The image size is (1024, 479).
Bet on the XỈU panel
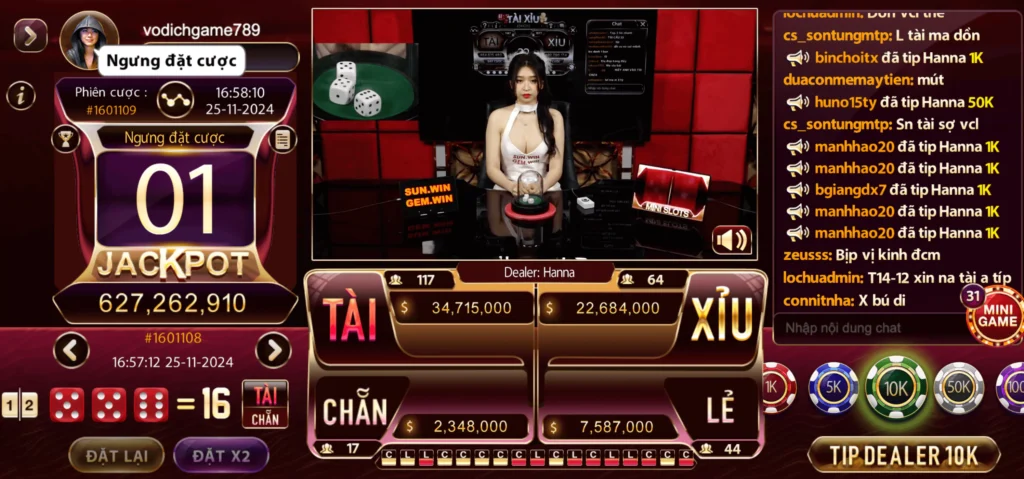tap(720, 317)
